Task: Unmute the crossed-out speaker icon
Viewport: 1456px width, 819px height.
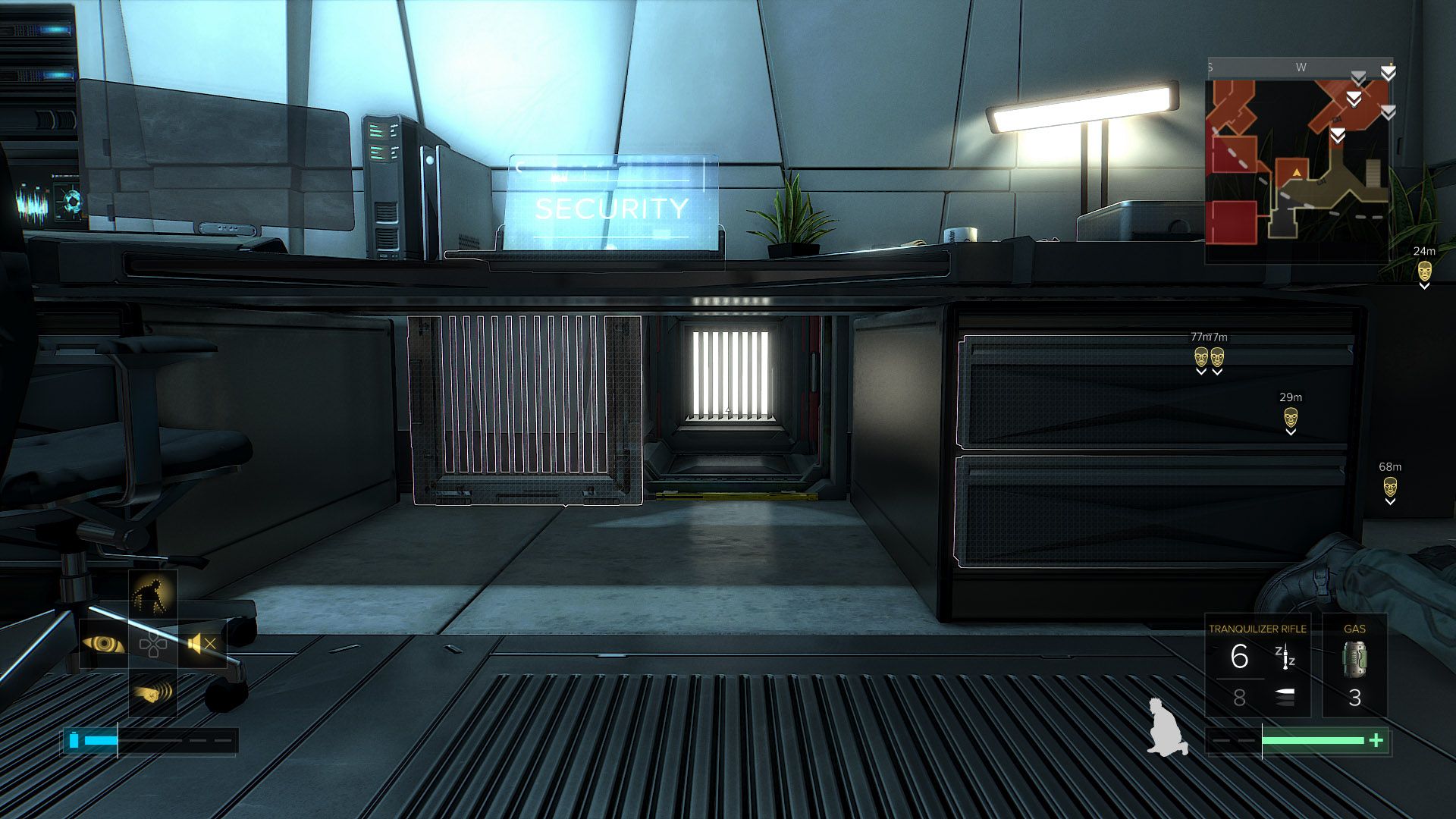Action: (x=201, y=645)
